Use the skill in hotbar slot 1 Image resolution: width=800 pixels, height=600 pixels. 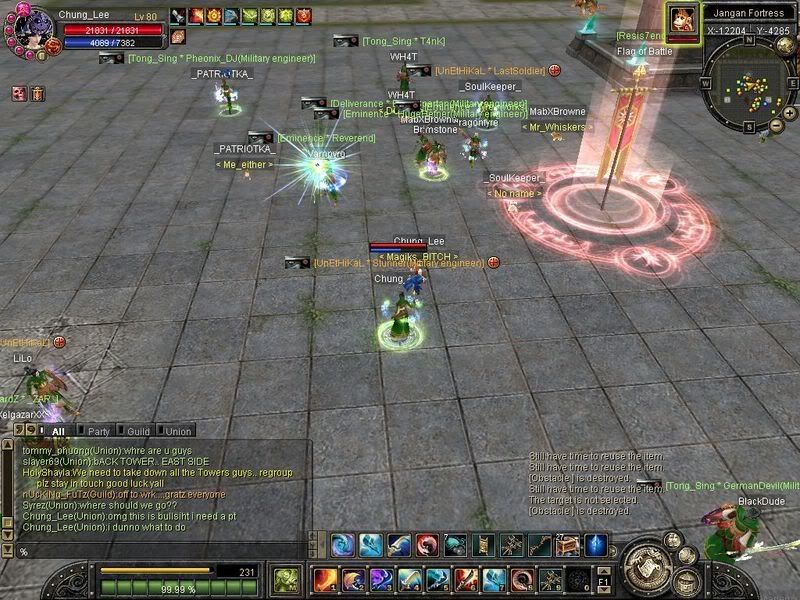(324, 580)
